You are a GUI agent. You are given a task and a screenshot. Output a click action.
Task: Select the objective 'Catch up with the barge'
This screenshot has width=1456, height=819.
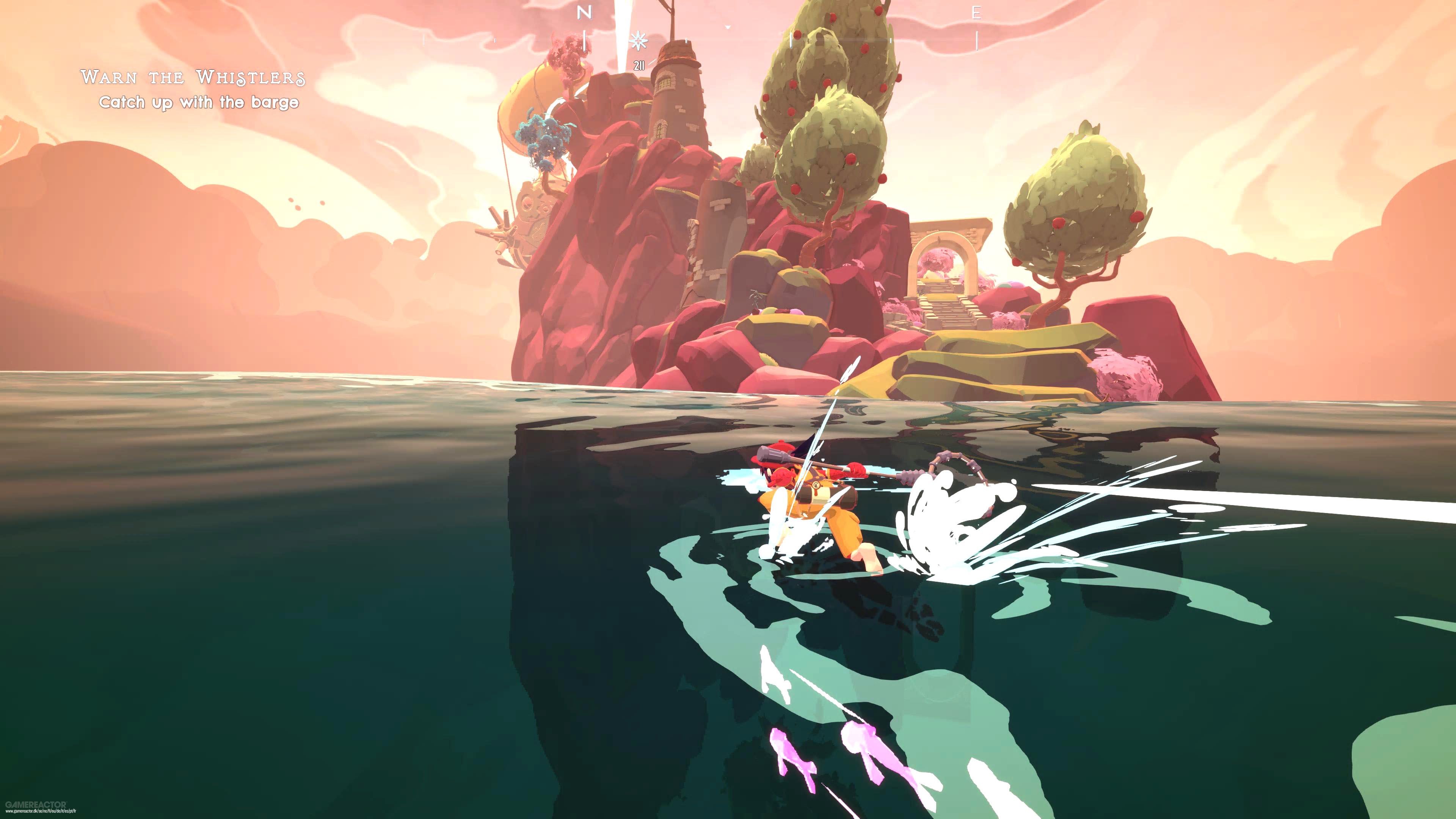tap(201, 104)
